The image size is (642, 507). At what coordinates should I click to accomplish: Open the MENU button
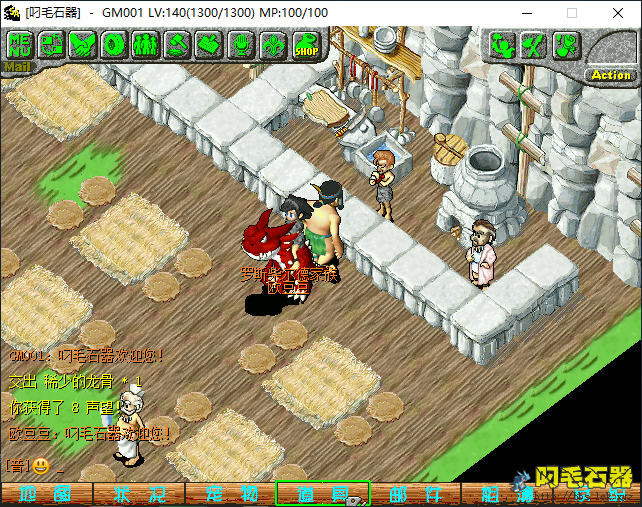pos(20,45)
